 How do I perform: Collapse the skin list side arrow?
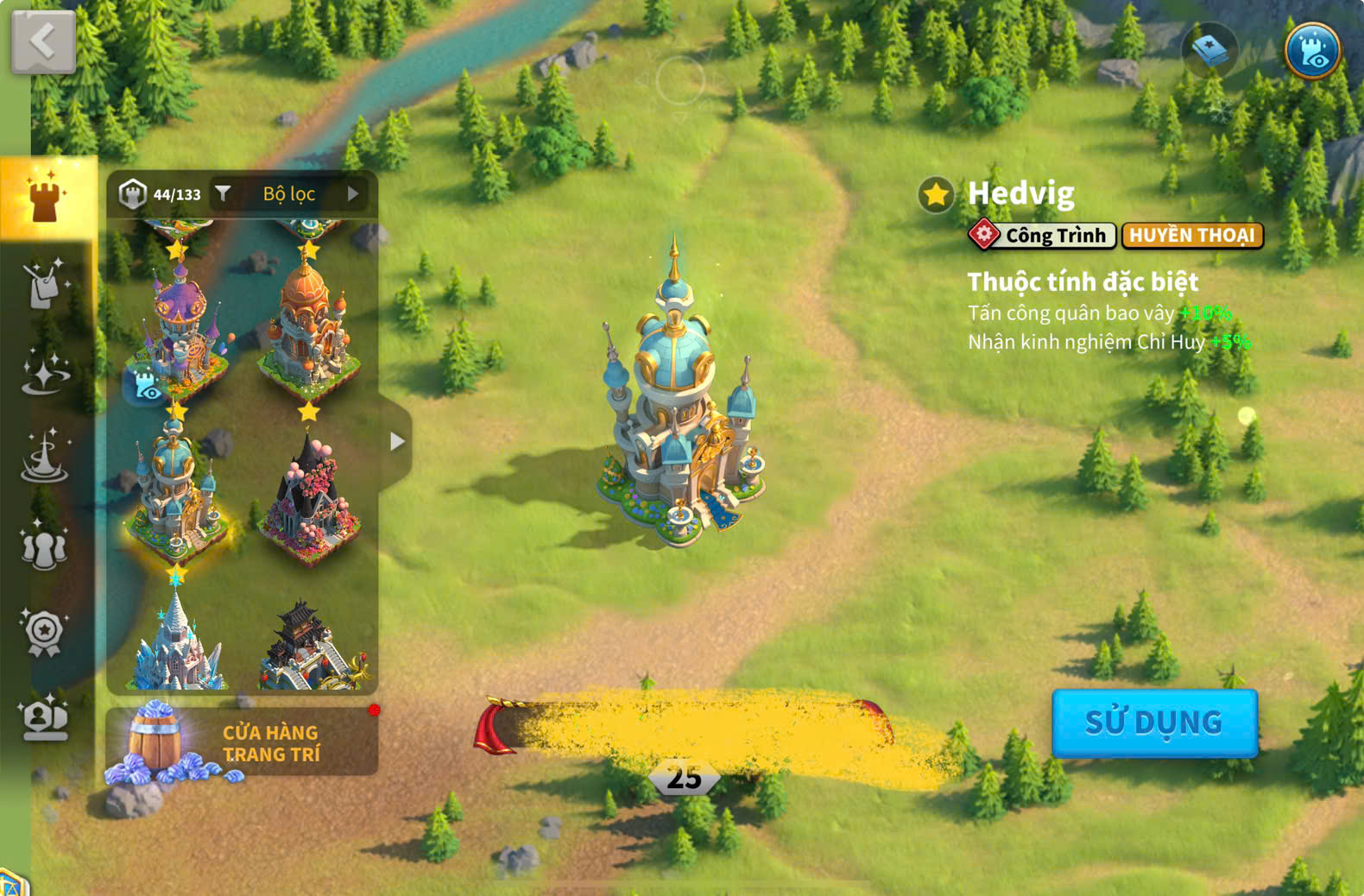tap(396, 441)
